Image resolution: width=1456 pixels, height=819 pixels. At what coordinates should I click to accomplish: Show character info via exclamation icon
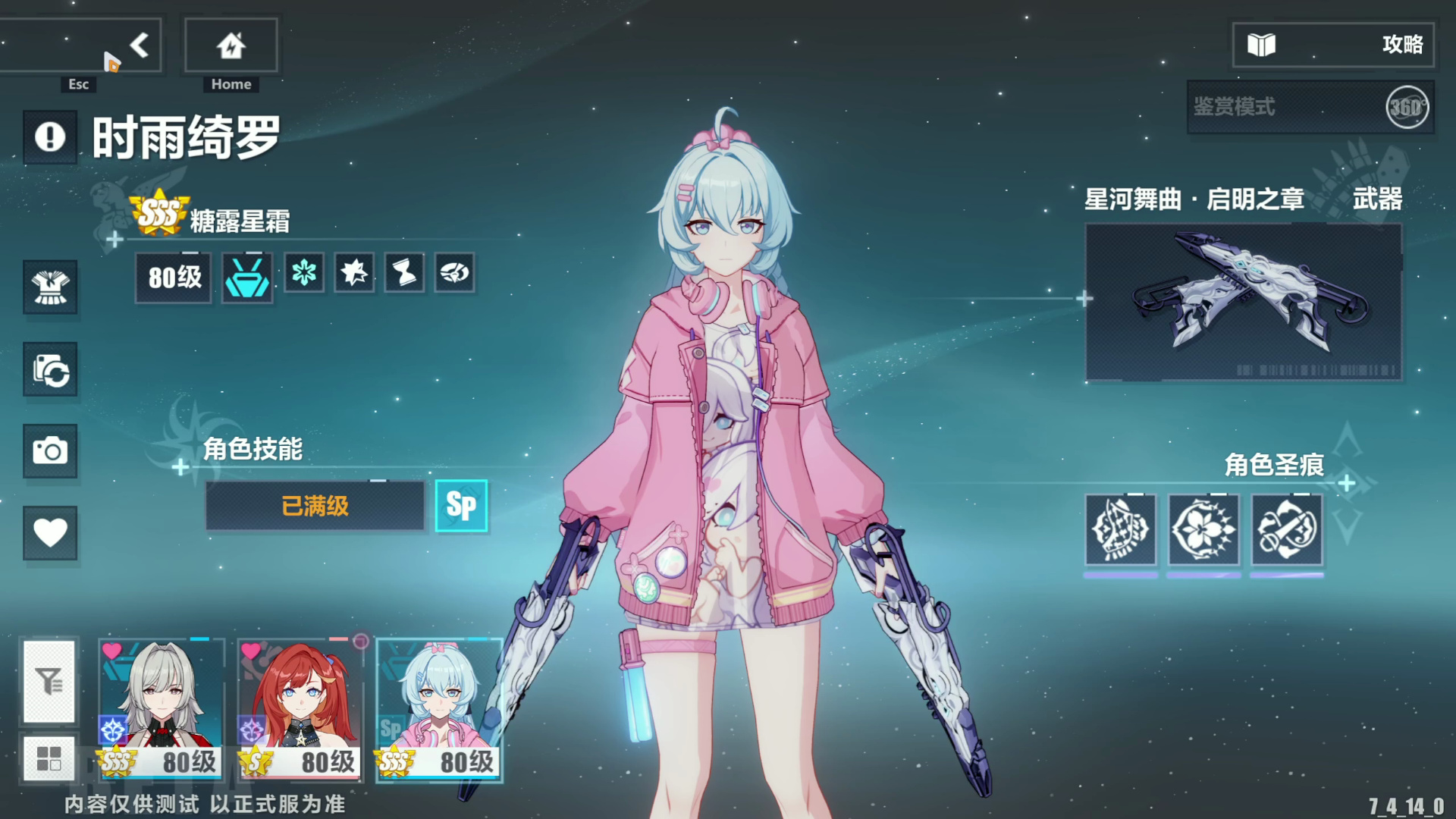pyautogui.click(x=50, y=137)
